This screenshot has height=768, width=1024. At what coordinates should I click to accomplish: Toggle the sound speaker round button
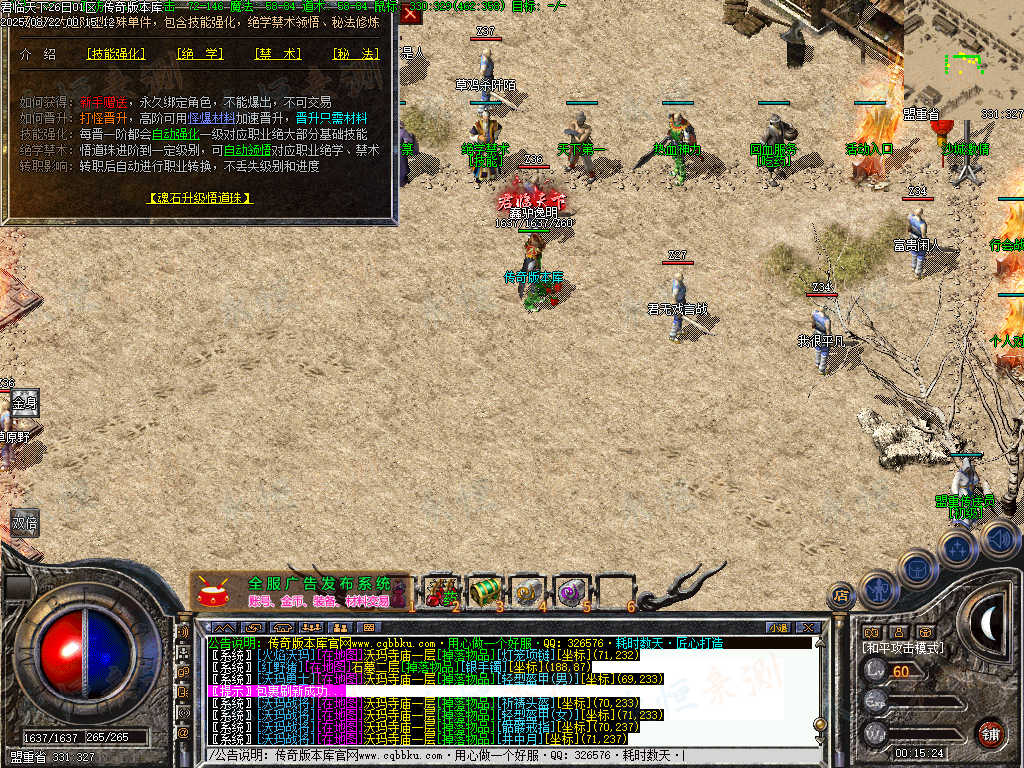998,541
